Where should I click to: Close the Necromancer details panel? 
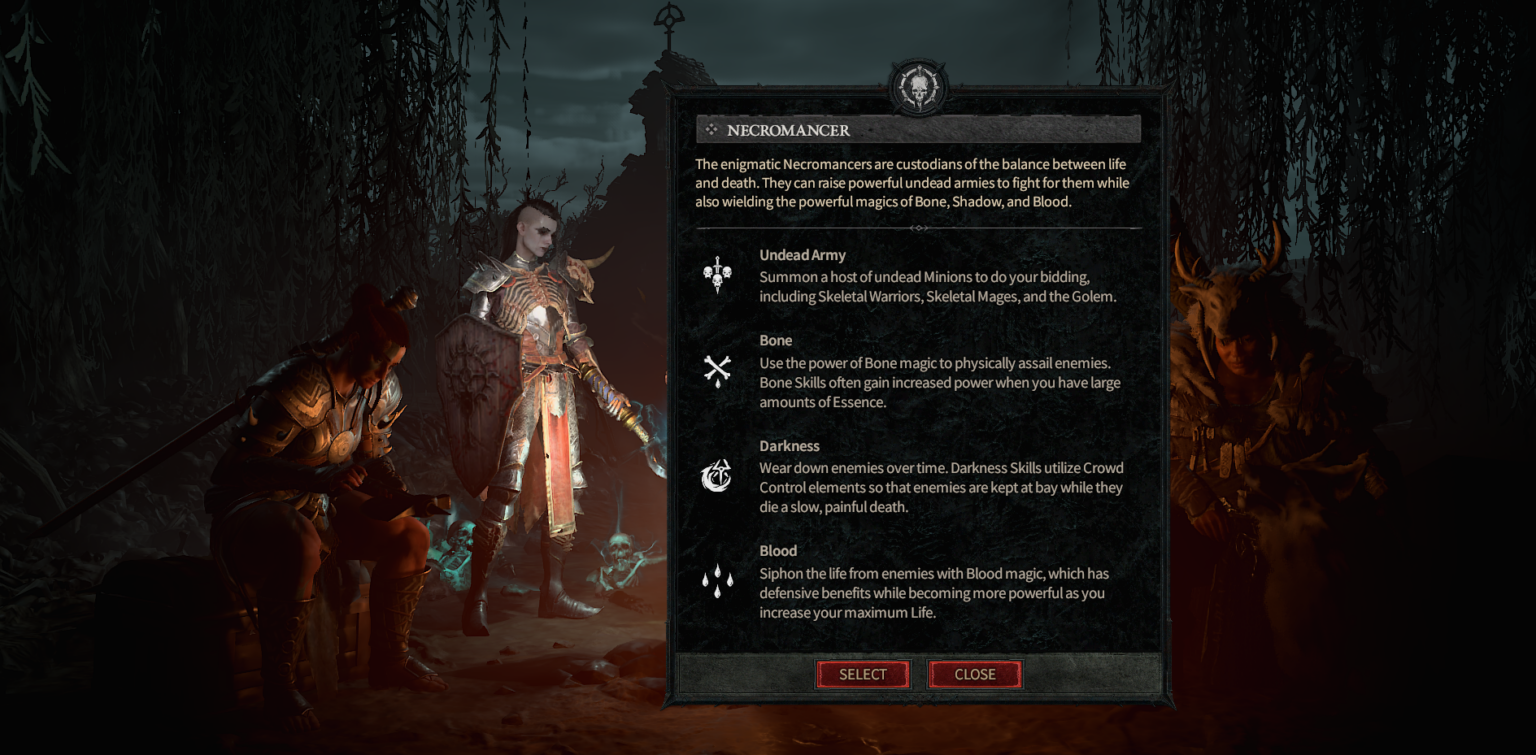pos(974,674)
